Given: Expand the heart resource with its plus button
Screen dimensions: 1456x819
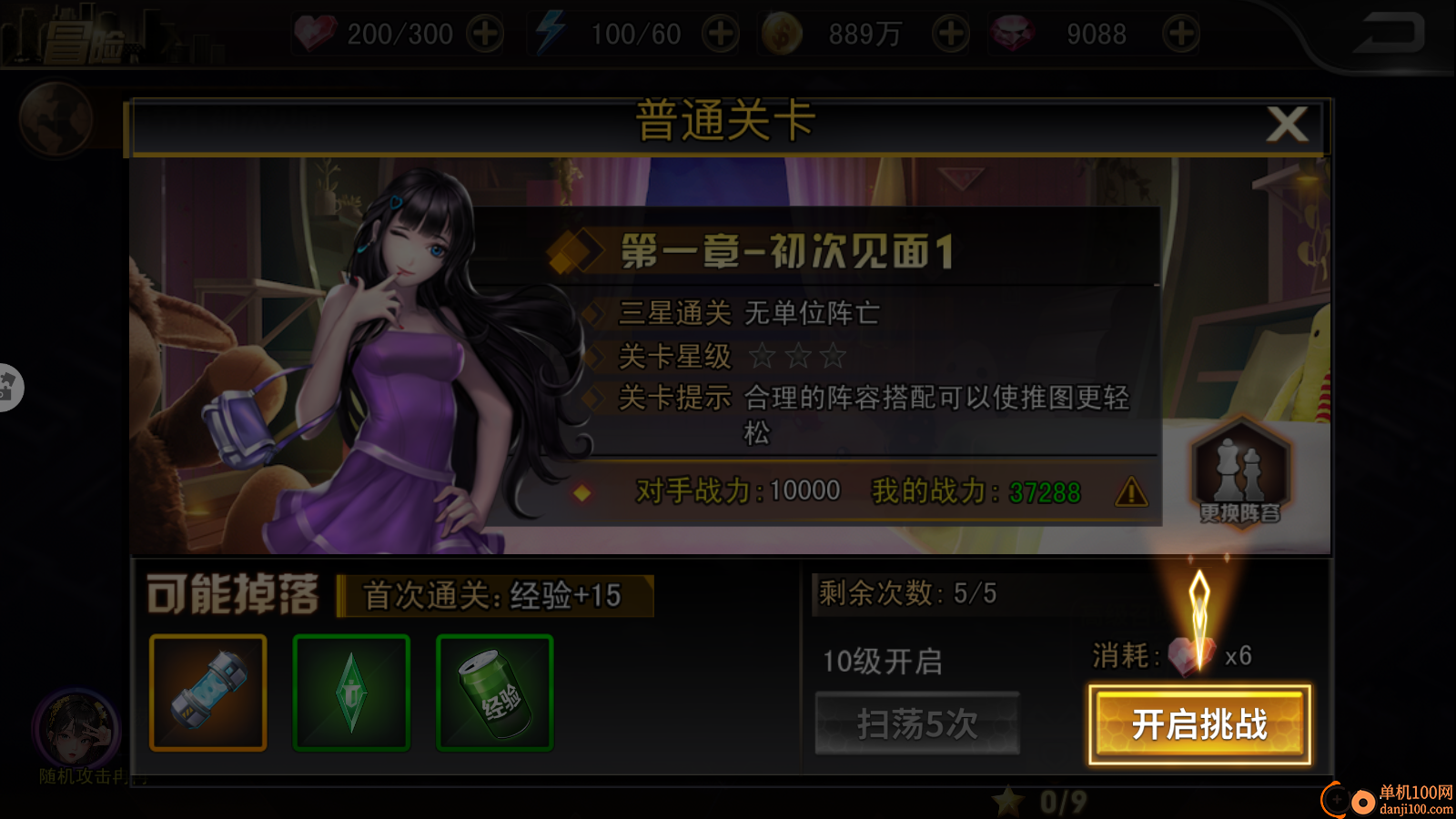Looking at the screenshot, I should tap(485, 33).
